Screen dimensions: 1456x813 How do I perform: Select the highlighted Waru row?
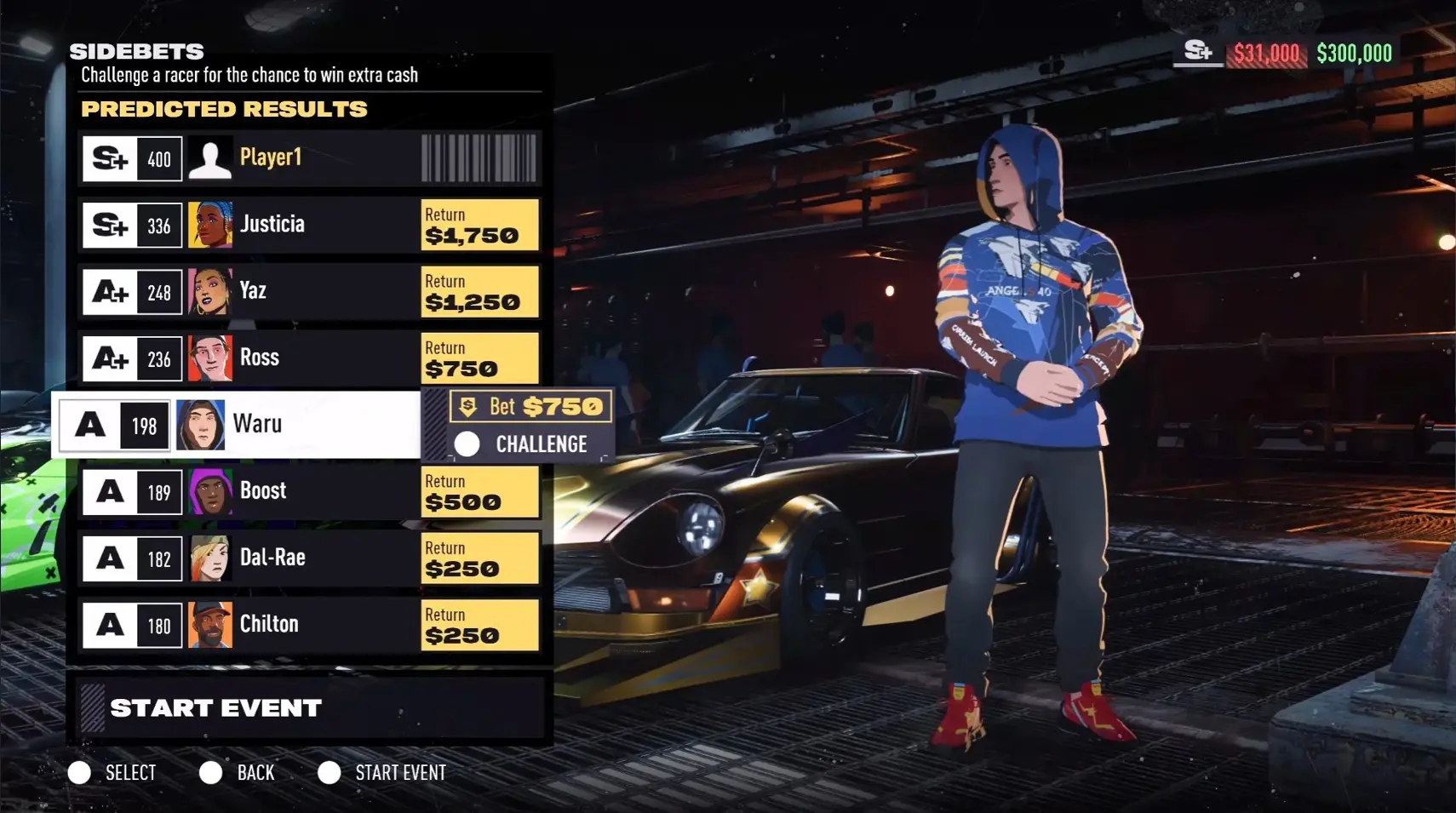click(238, 424)
